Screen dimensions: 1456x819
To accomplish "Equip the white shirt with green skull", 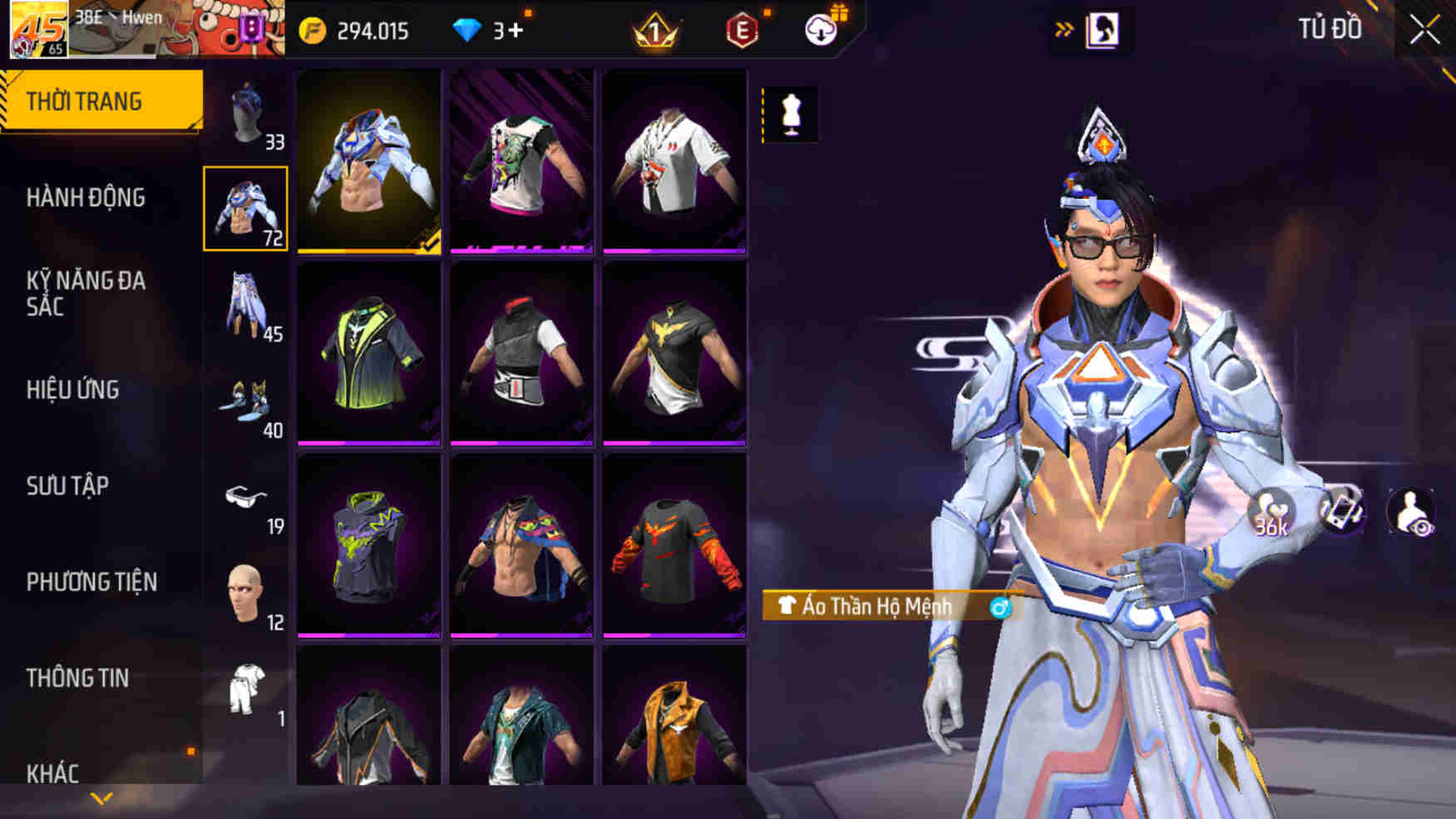I will [x=521, y=162].
